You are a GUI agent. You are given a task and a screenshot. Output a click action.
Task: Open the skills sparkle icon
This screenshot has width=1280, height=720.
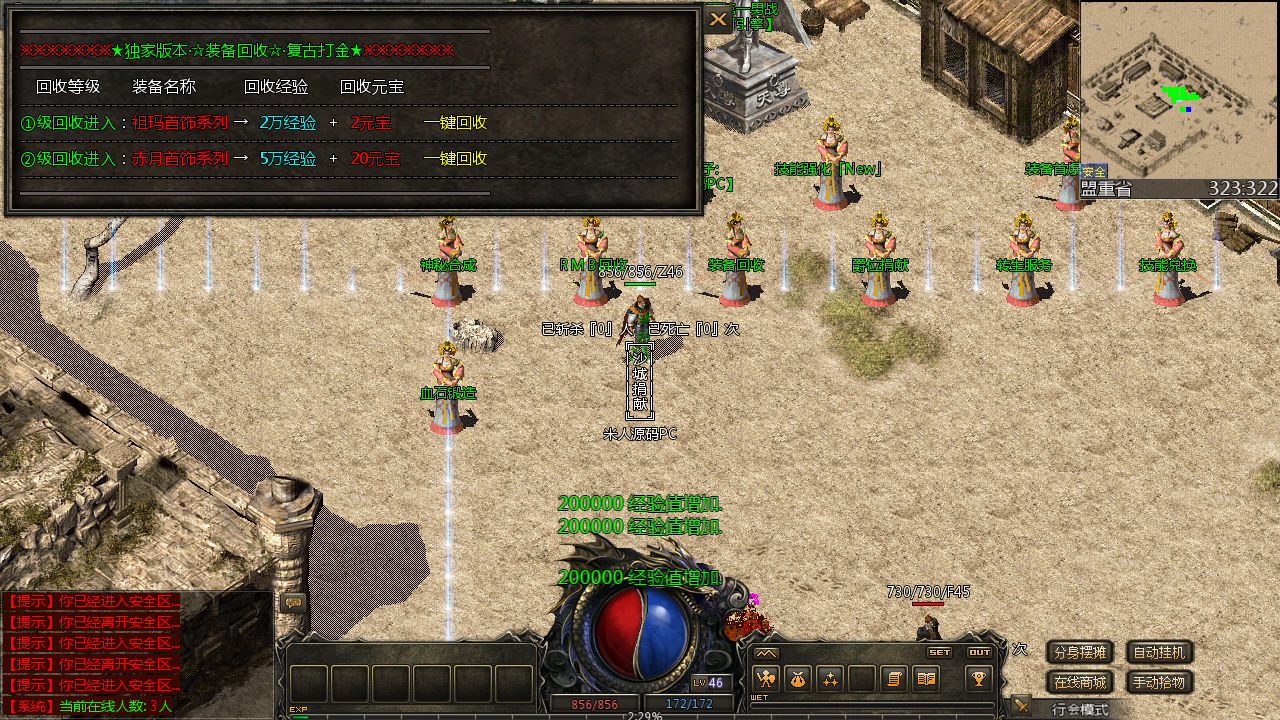830,679
